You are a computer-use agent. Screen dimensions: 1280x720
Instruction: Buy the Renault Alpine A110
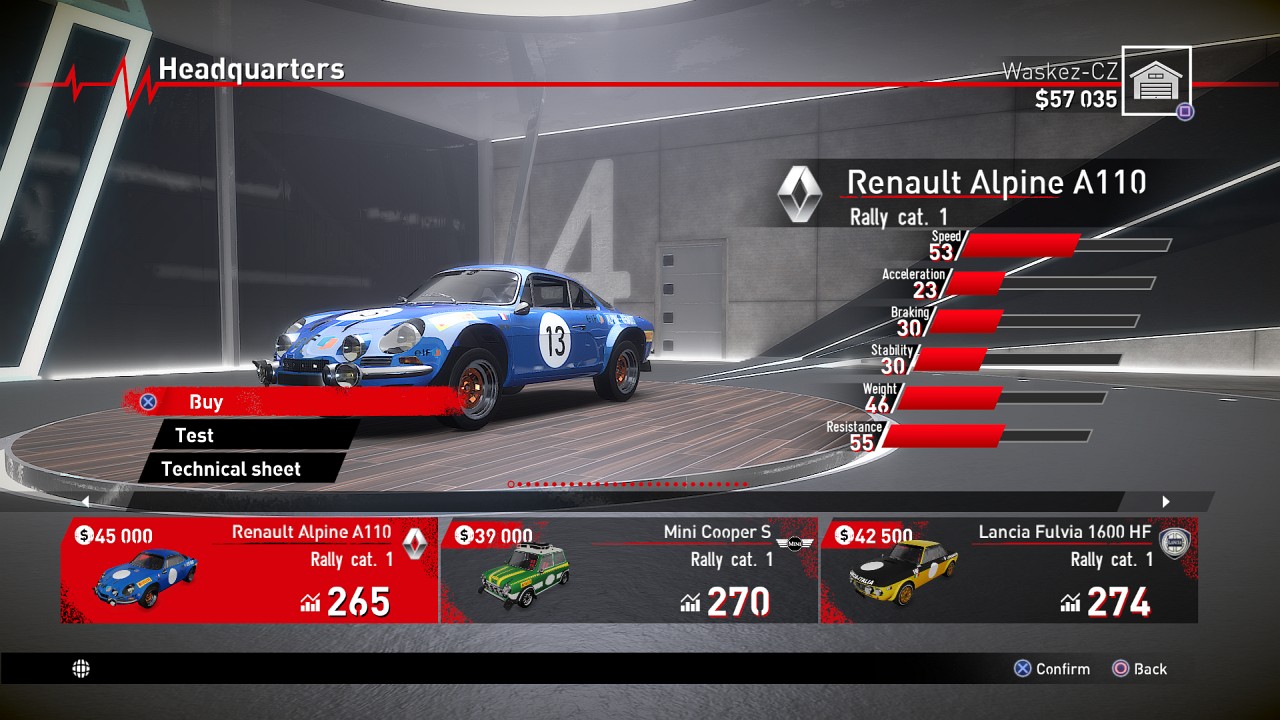205,402
